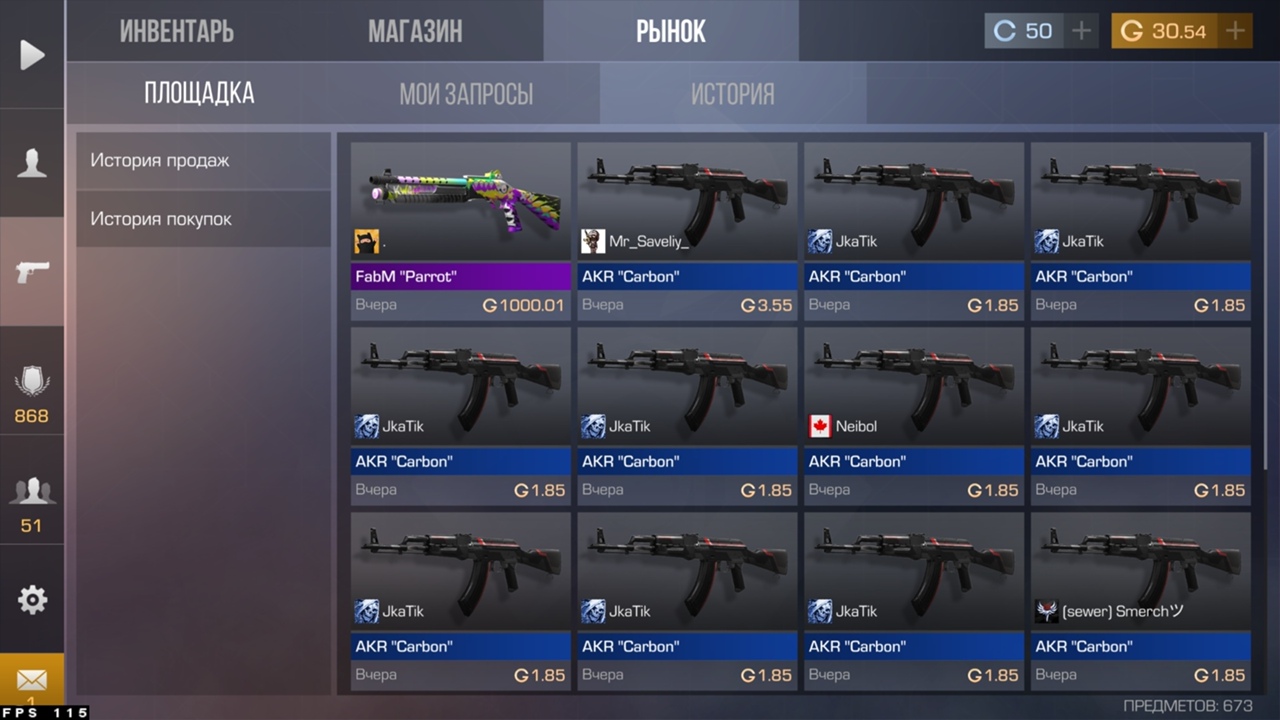Add silver coins with the plus button
The width and height of the screenshot is (1280, 720).
coord(1081,31)
